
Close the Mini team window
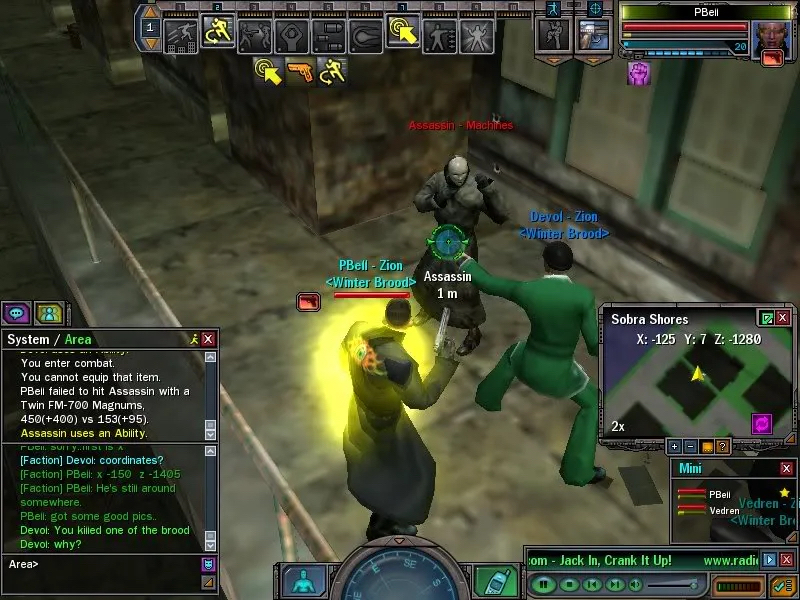point(786,468)
